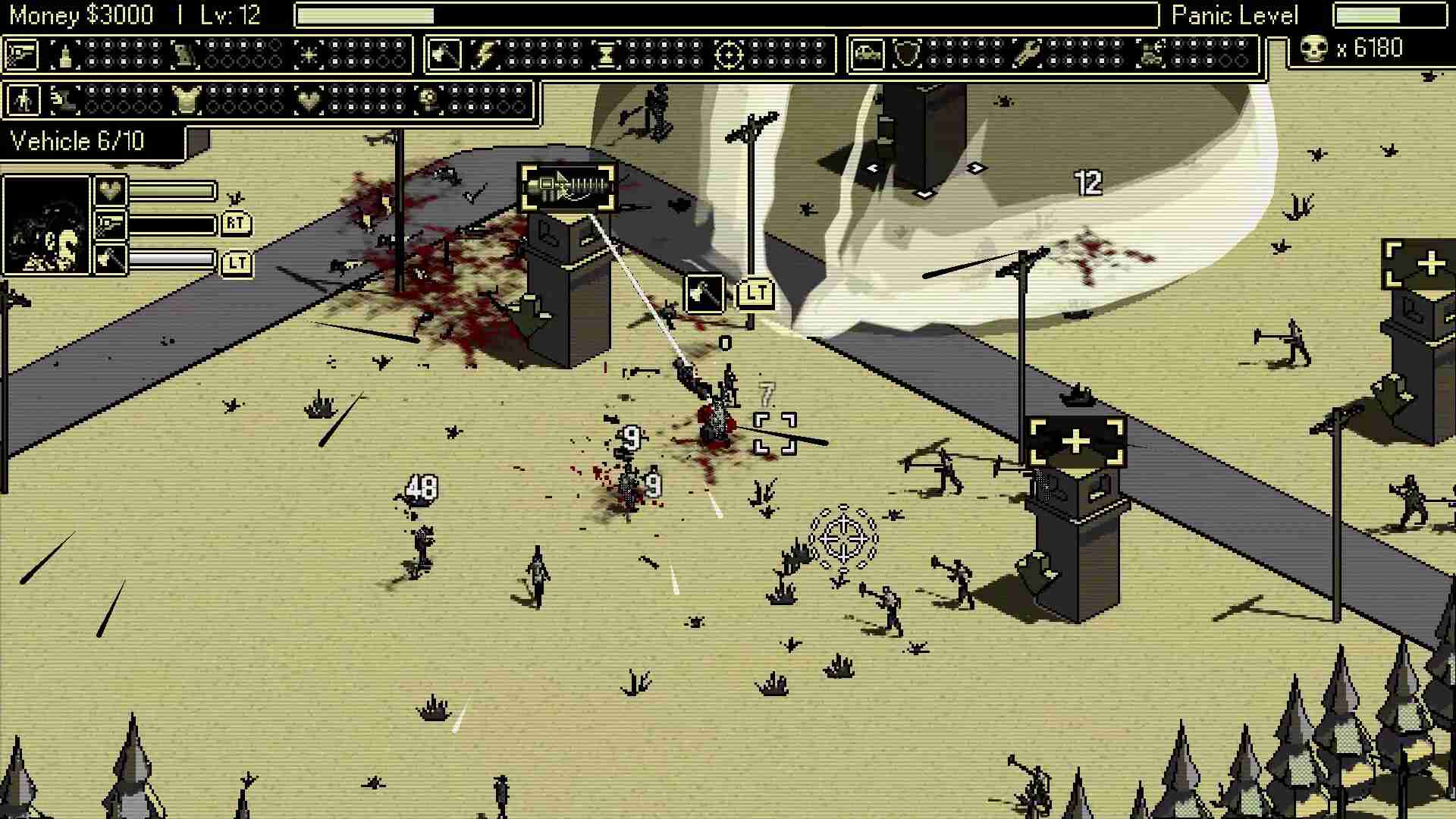Click the hourglass upgrade icon
This screenshot has width=1456, height=819.
607,55
